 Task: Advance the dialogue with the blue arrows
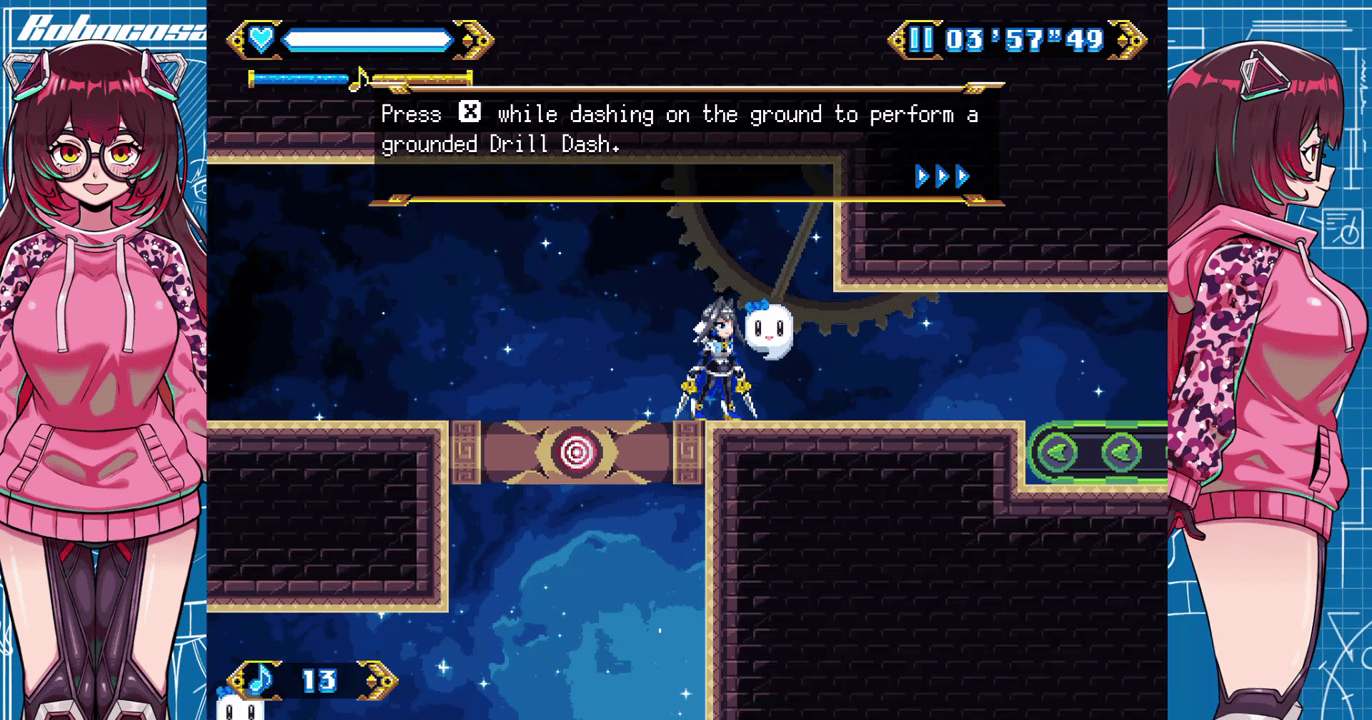tap(942, 177)
